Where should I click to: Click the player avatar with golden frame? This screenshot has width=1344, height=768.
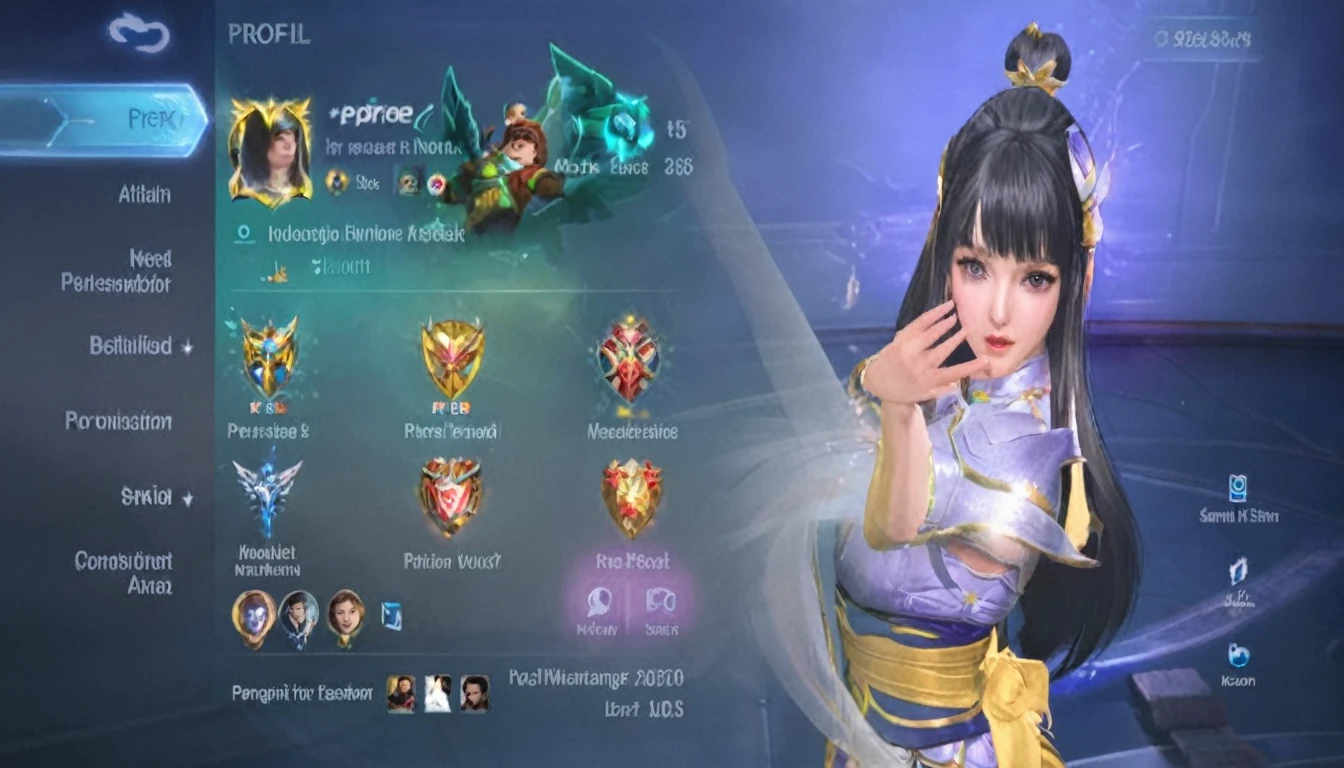click(270, 151)
